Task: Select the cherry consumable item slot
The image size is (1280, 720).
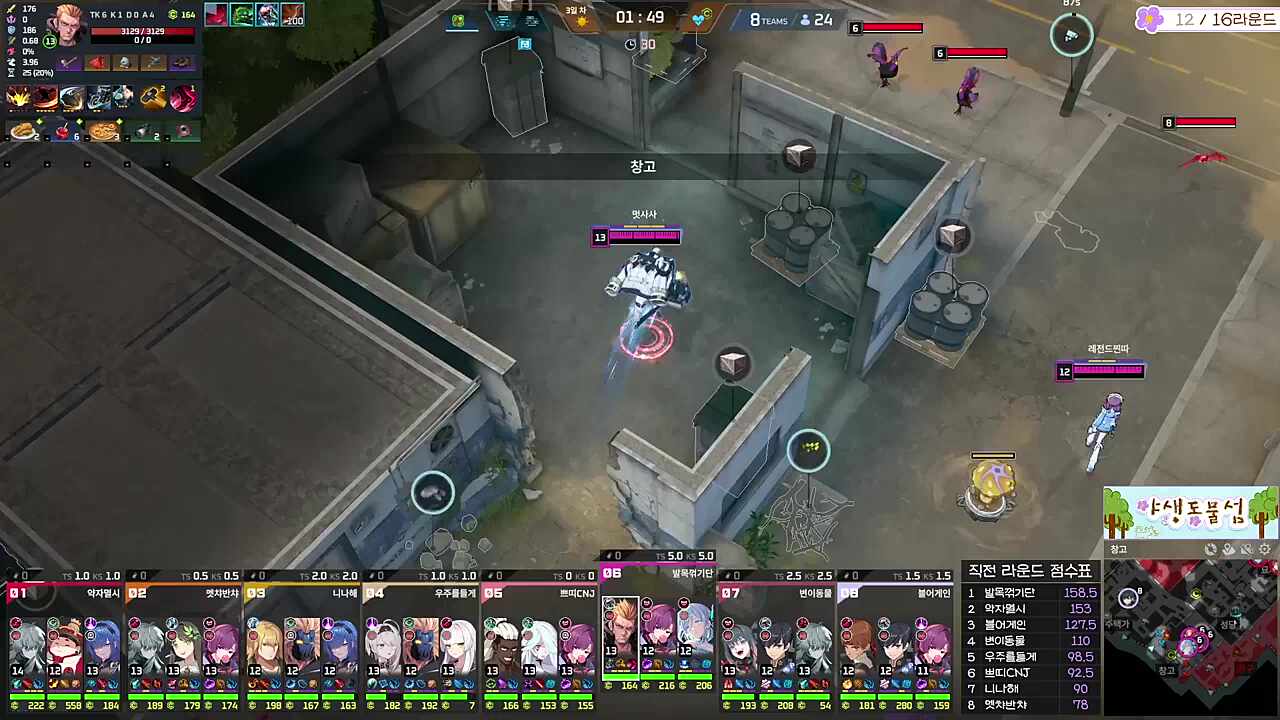Action: pos(63,131)
